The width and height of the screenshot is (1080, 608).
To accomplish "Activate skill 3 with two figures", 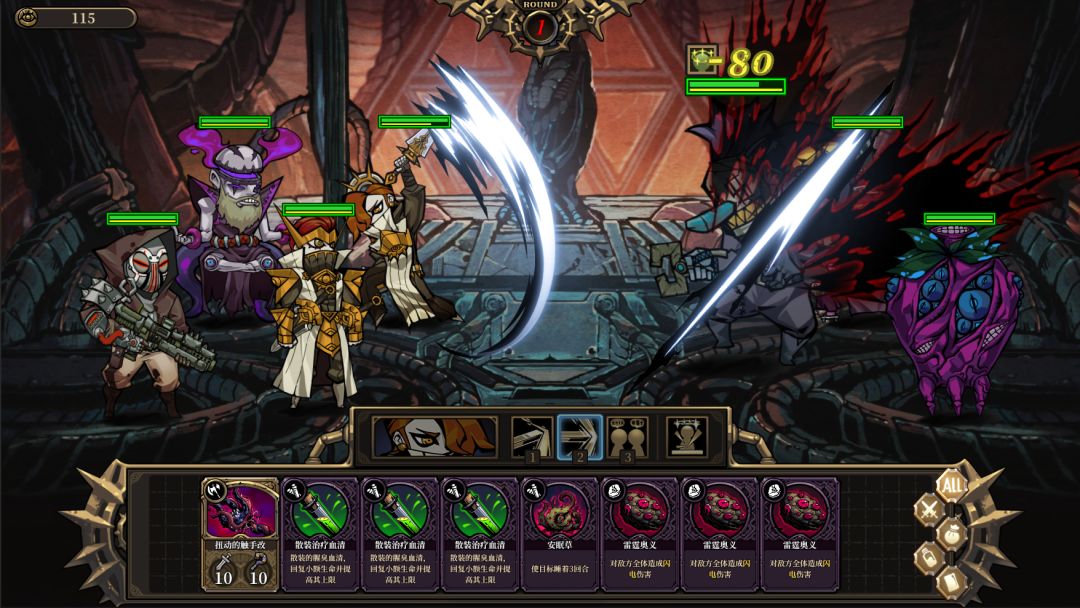I will [627, 437].
